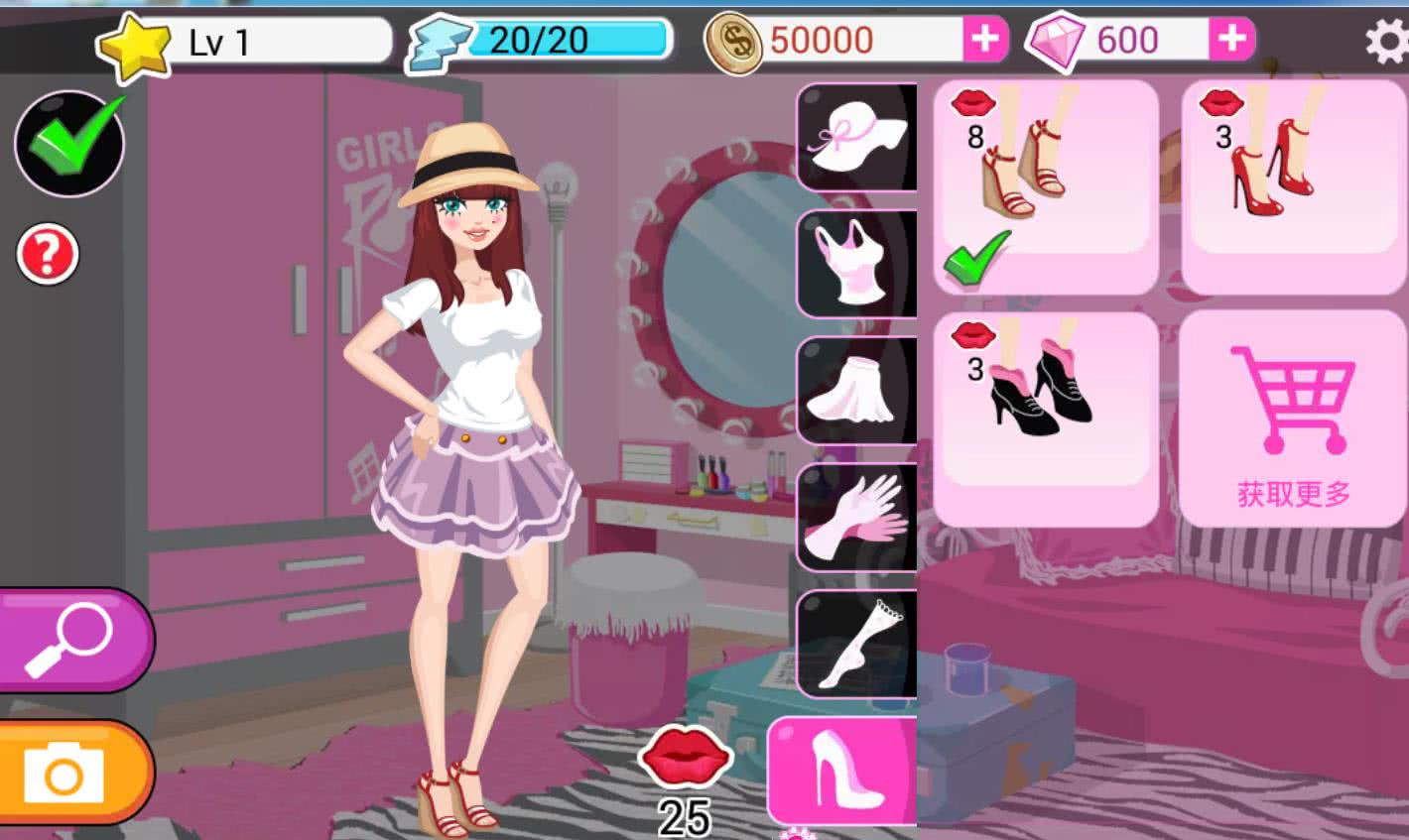
Task: Switch to the tops category
Action: [857, 264]
